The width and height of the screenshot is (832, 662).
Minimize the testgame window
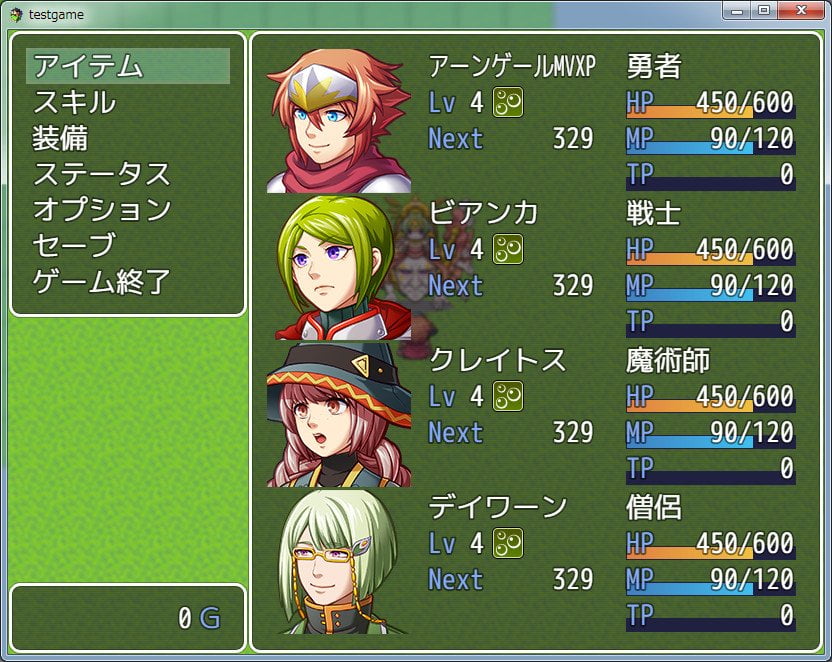click(739, 10)
